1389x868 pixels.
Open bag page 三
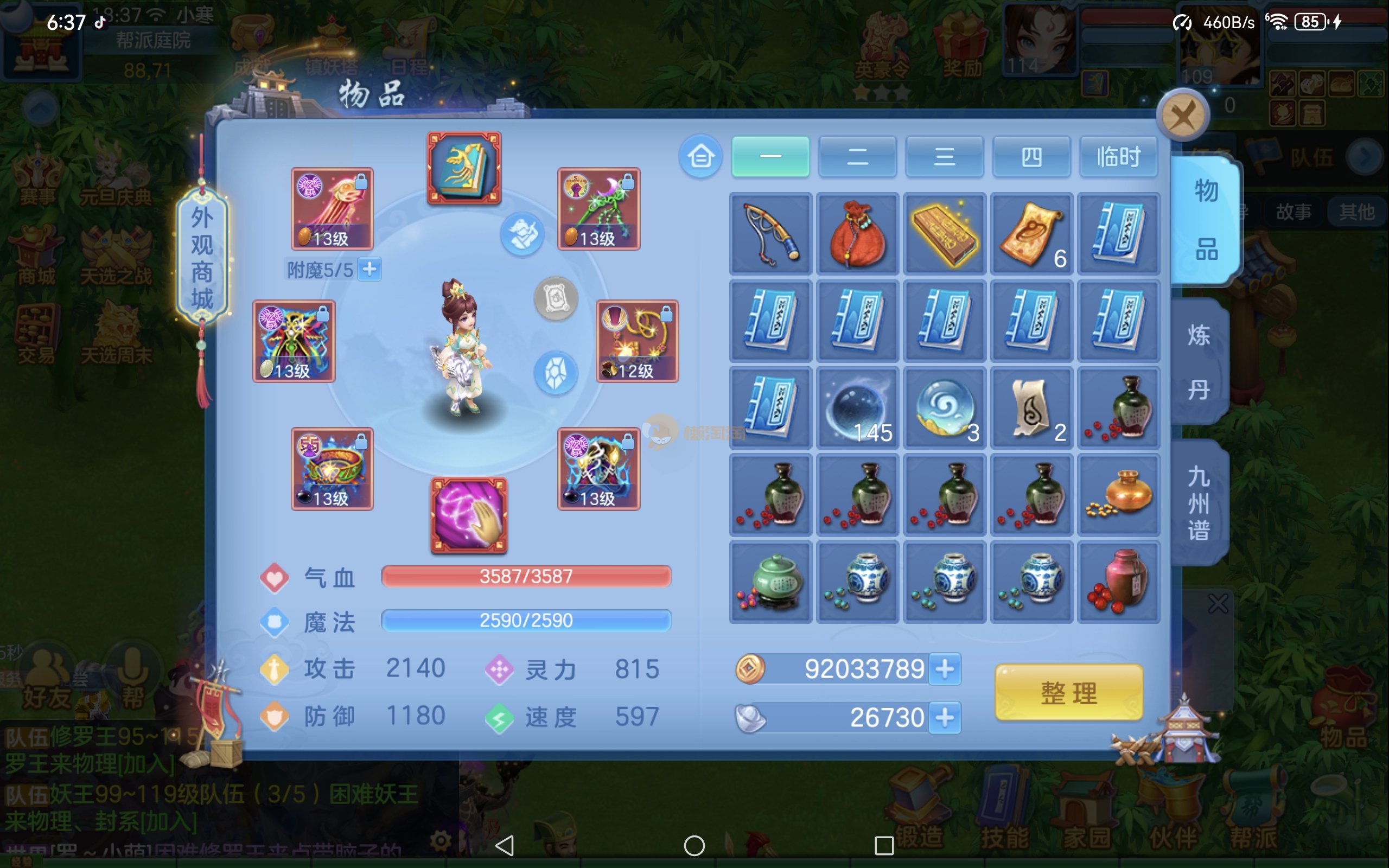[x=944, y=156]
